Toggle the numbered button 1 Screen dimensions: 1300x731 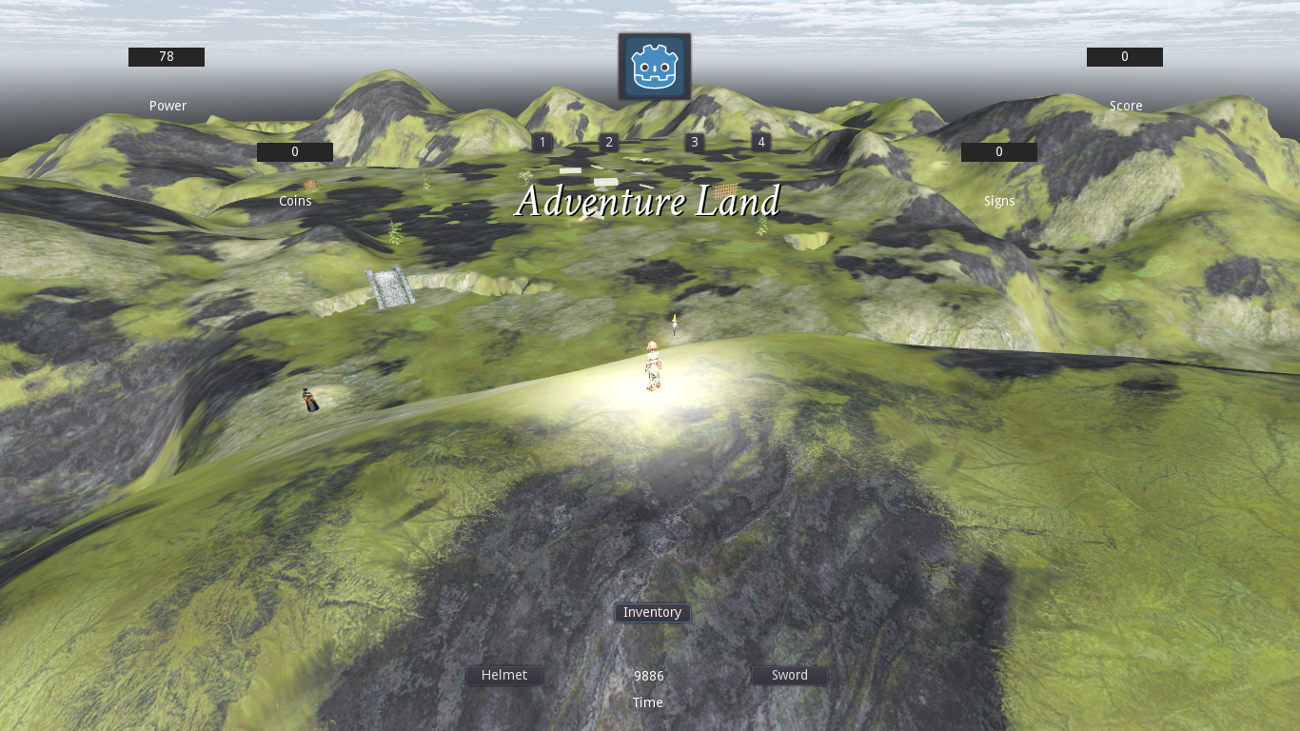click(541, 142)
